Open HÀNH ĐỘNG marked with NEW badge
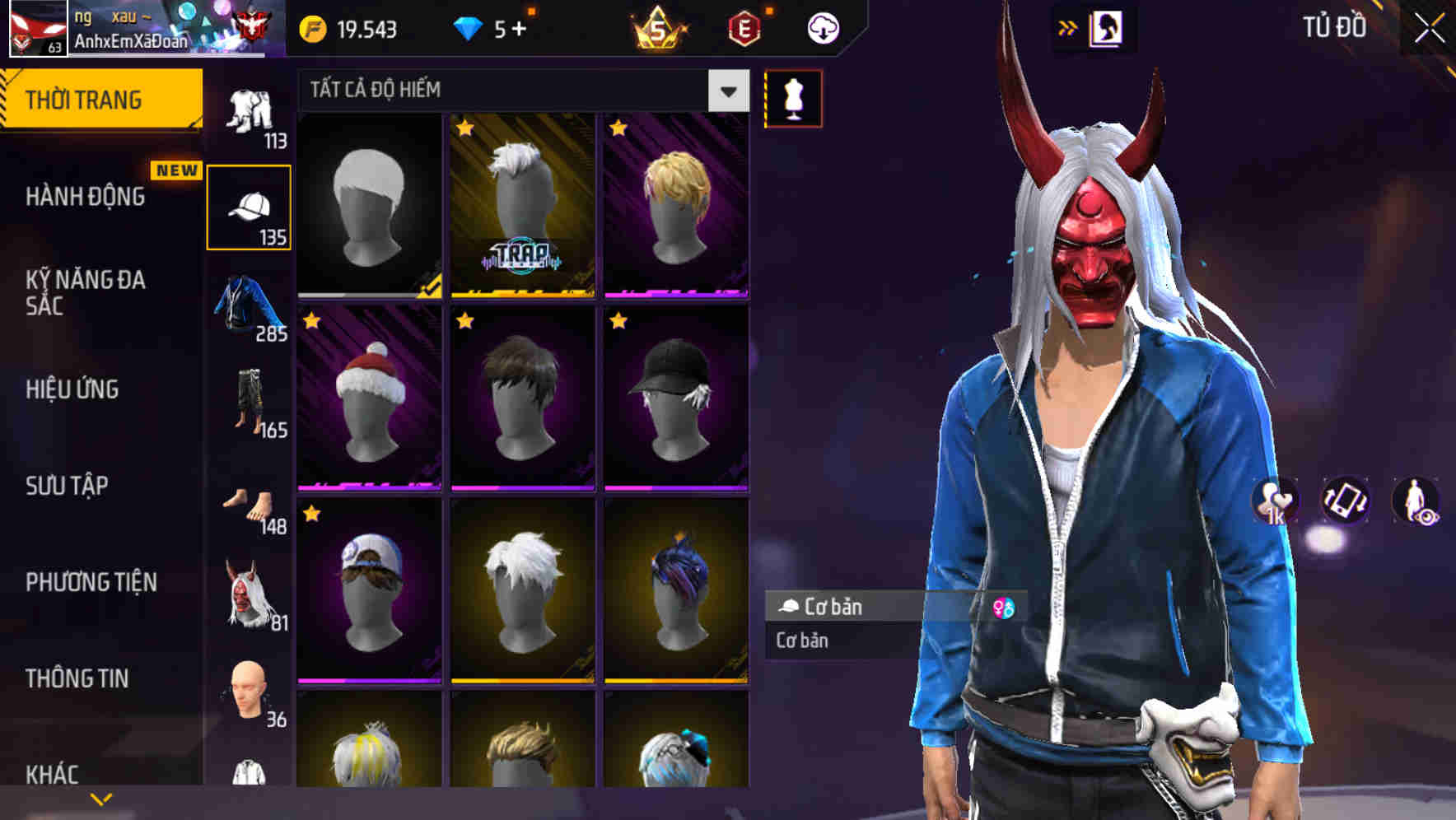 pos(86,197)
